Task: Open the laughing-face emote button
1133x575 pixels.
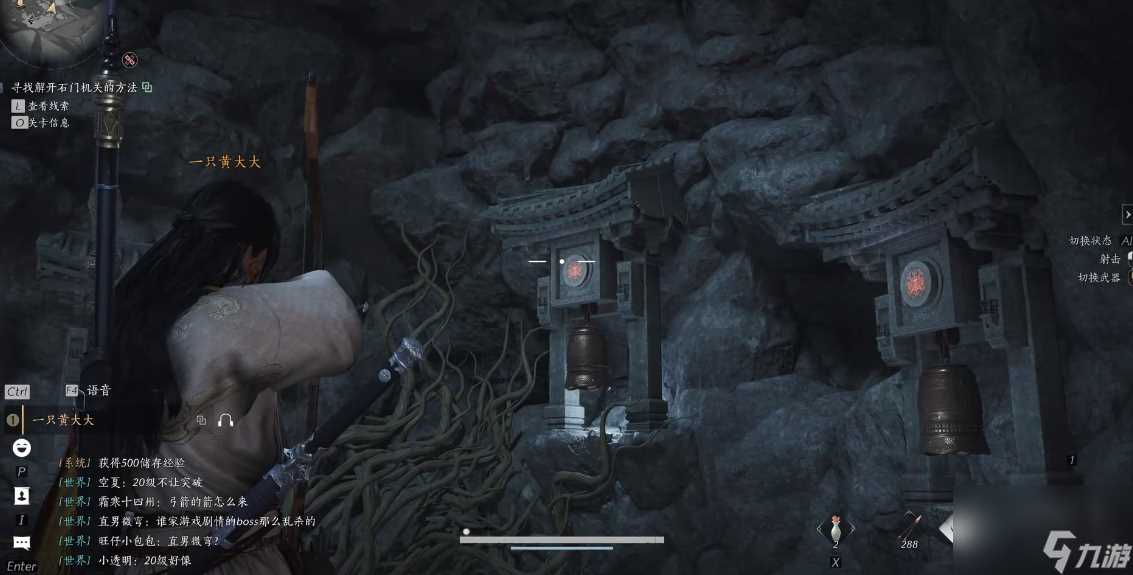Action: point(21,447)
